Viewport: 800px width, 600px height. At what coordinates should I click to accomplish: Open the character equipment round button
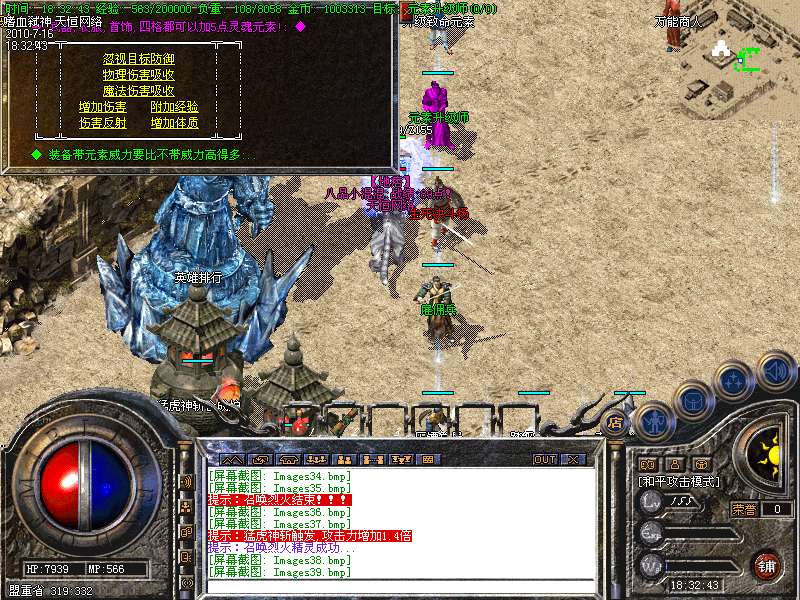click(x=655, y=421)
